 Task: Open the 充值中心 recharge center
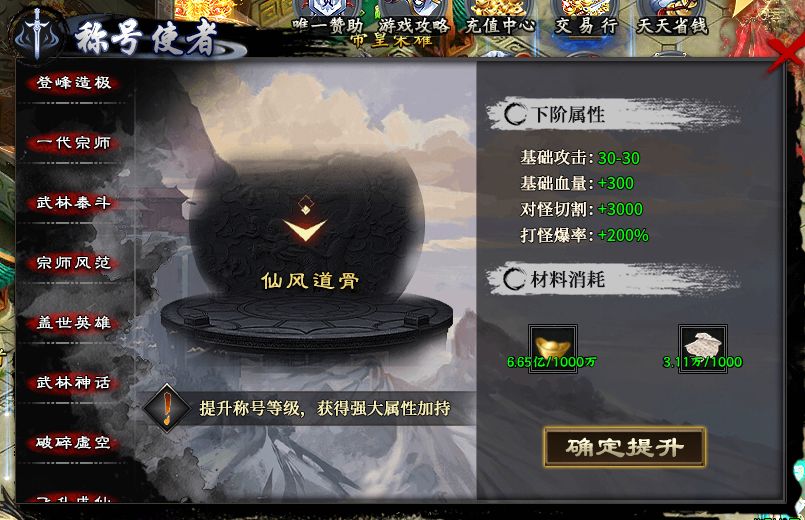pos(500,26)
